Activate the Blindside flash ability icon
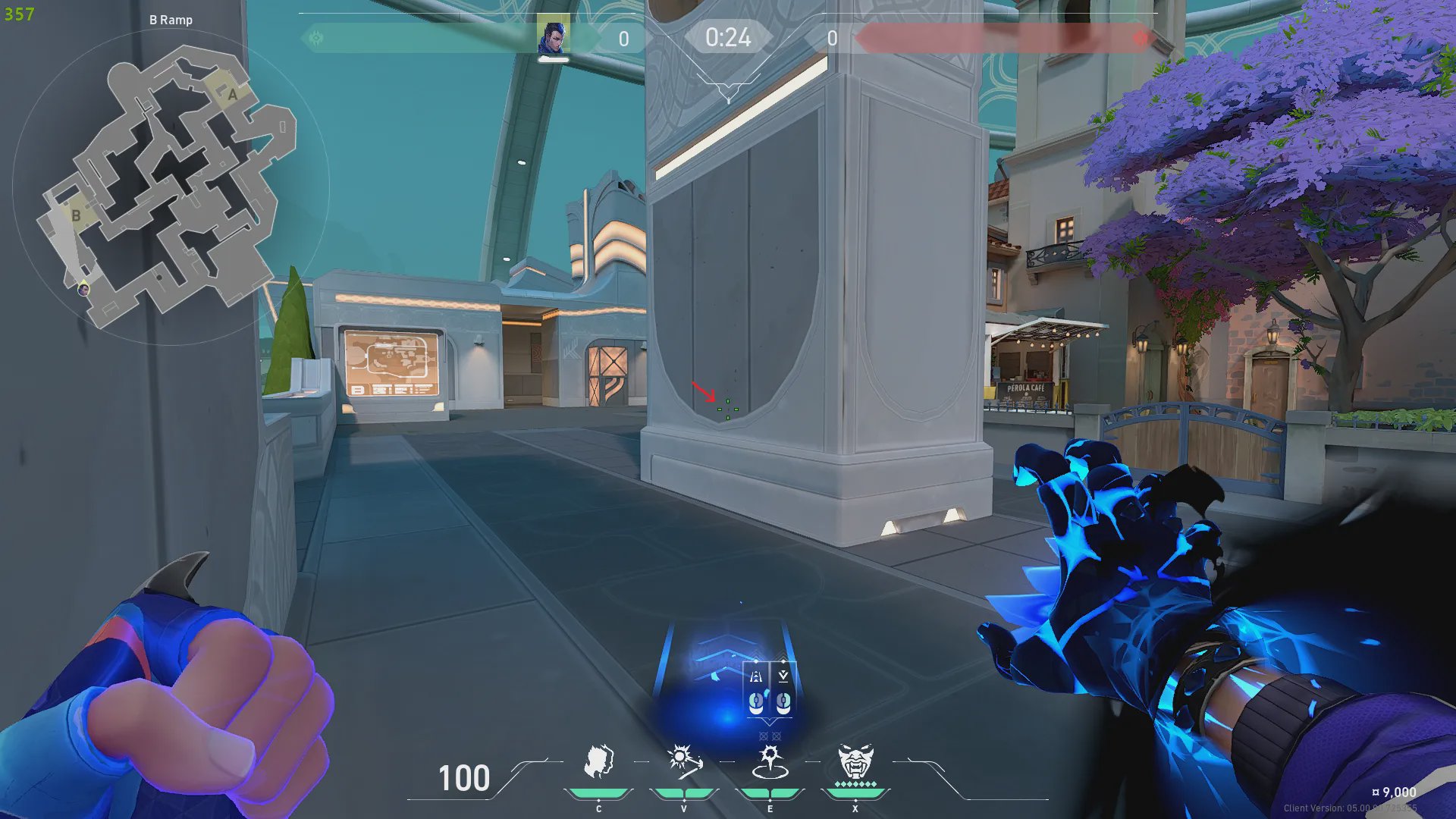This screenshot has height=819, width=1456. pyautogui.click(x=684, y=762)
